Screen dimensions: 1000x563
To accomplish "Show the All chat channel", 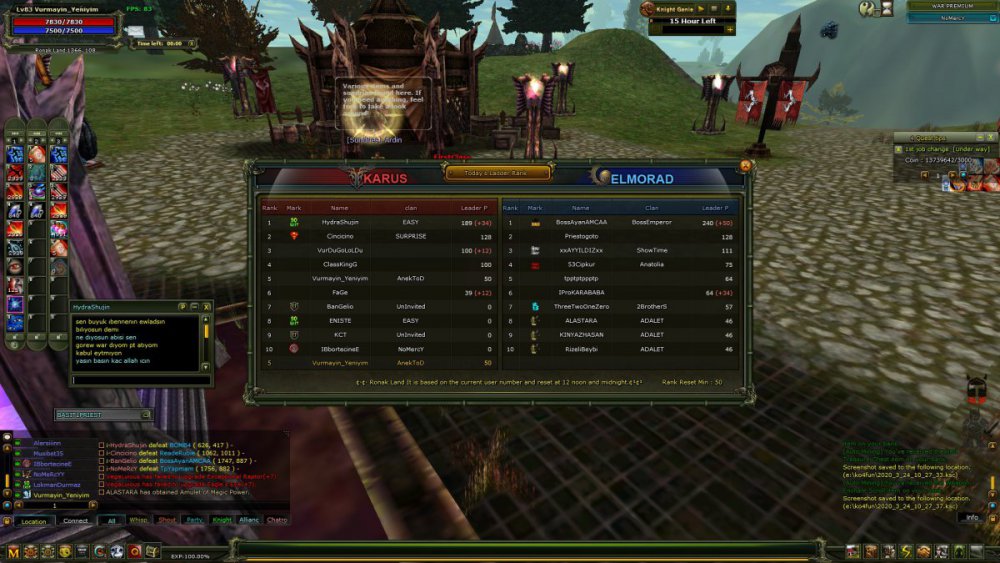I will 112,521.
